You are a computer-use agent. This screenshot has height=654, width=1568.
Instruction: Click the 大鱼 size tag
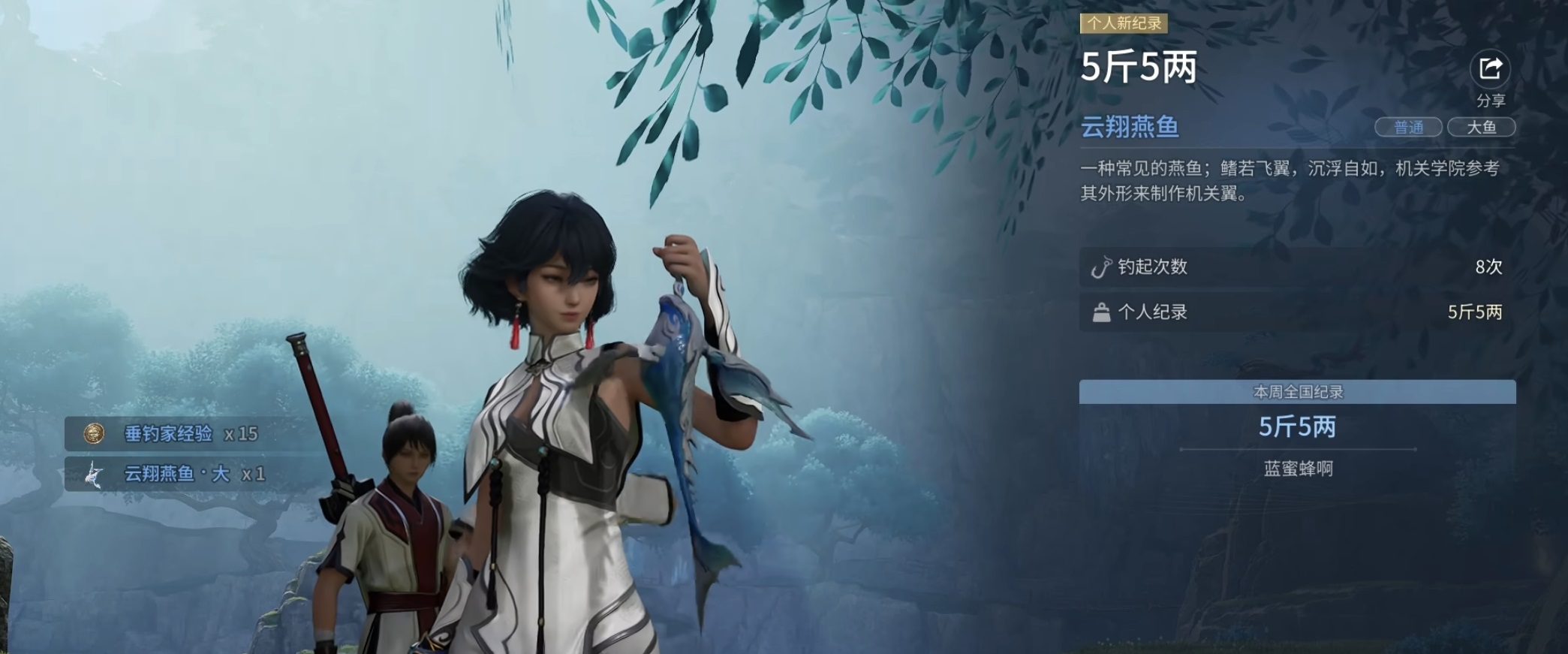click(x=1481, y=128)
